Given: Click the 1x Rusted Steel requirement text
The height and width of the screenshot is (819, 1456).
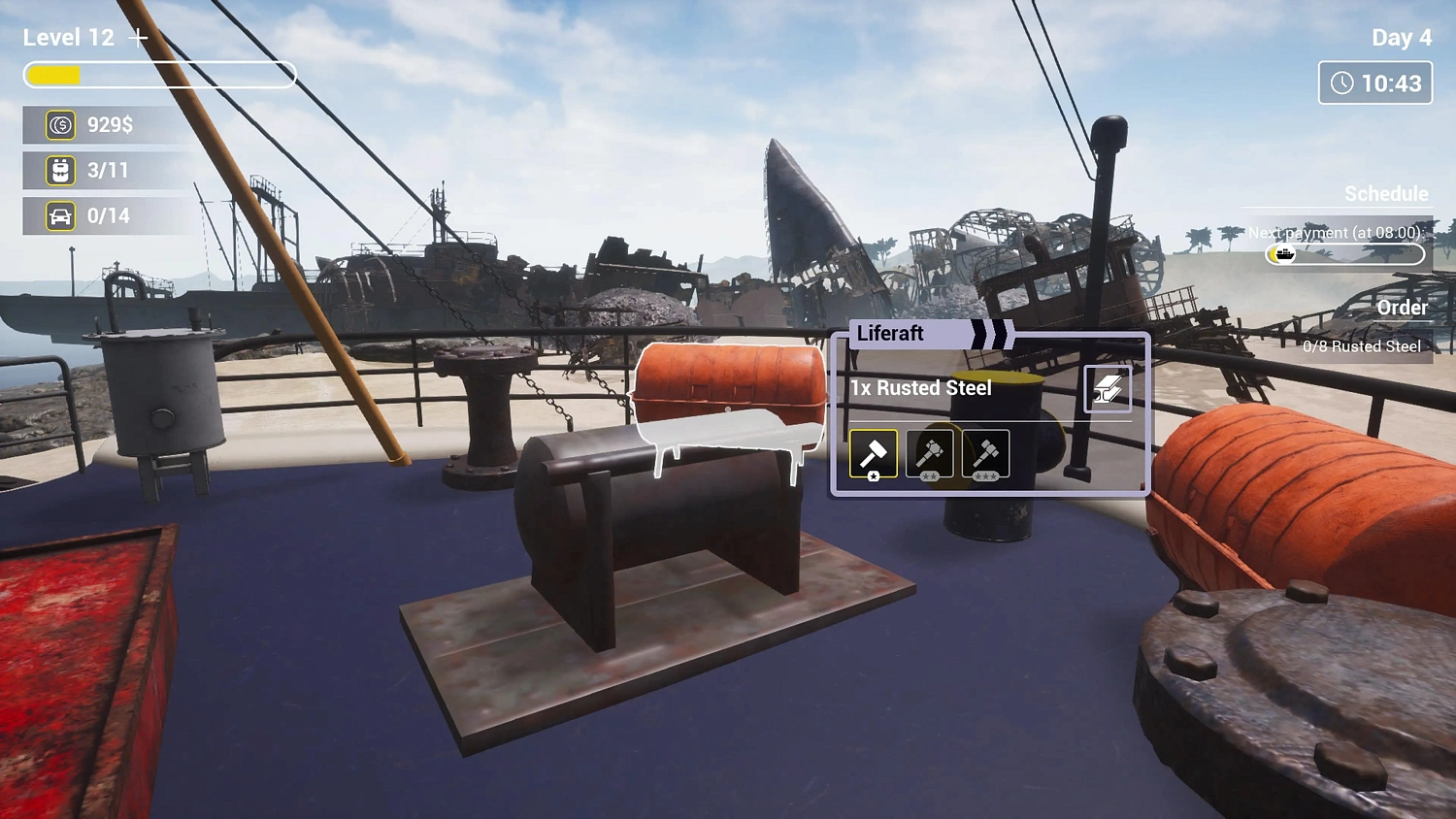Looking at the screenshot, I should tap(919, 387).
